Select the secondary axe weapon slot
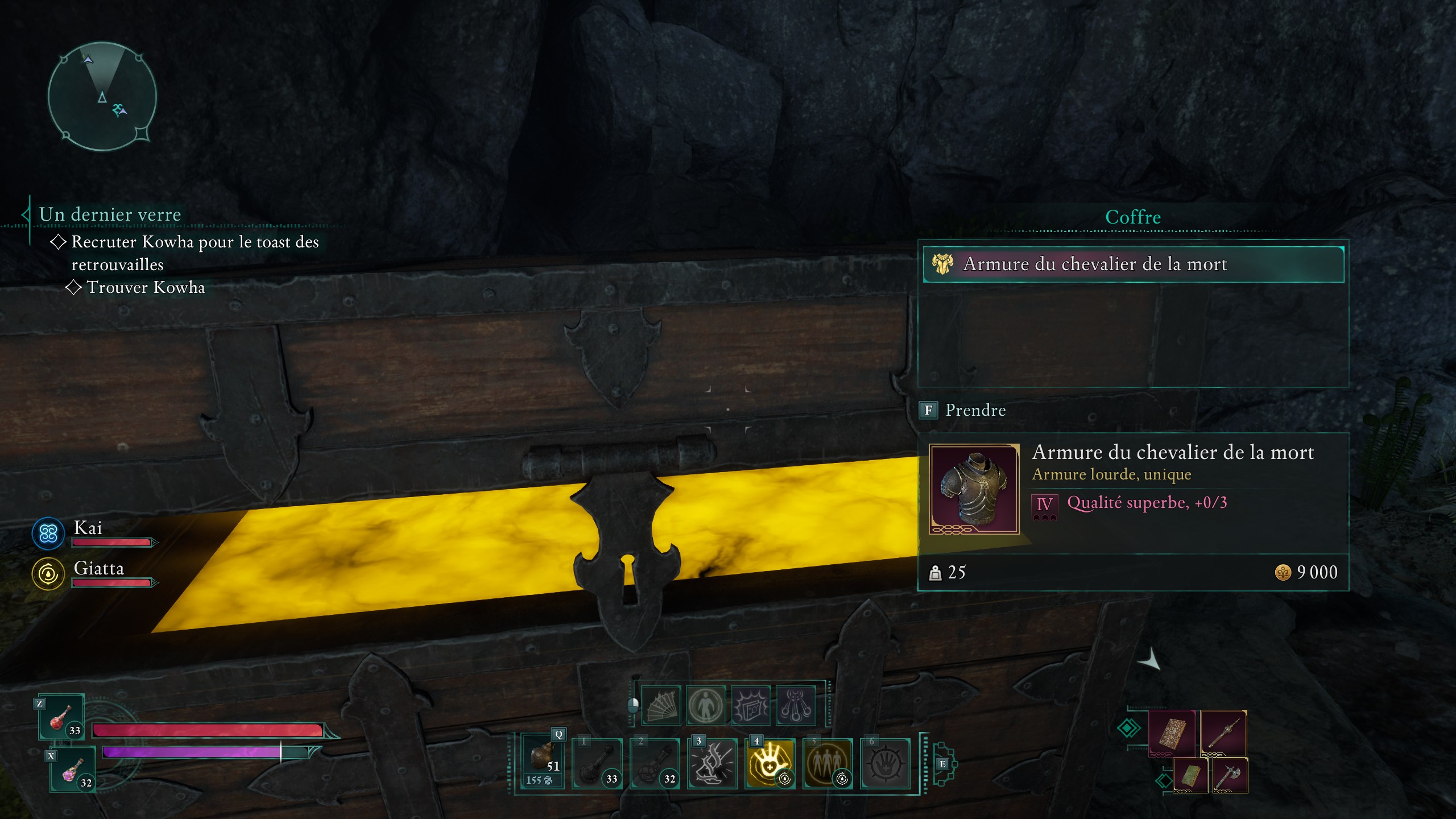This screenshot has height=819, width=1456. click(1230, 775)
